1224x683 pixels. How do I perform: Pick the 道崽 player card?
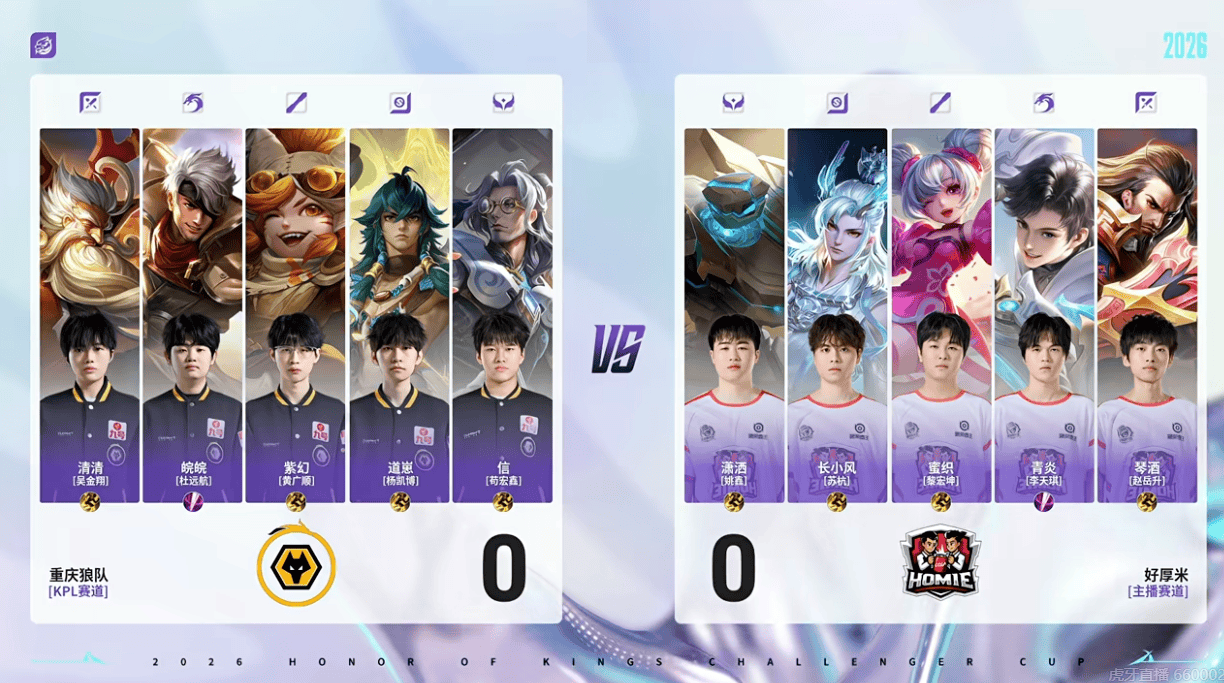point(398,315)
